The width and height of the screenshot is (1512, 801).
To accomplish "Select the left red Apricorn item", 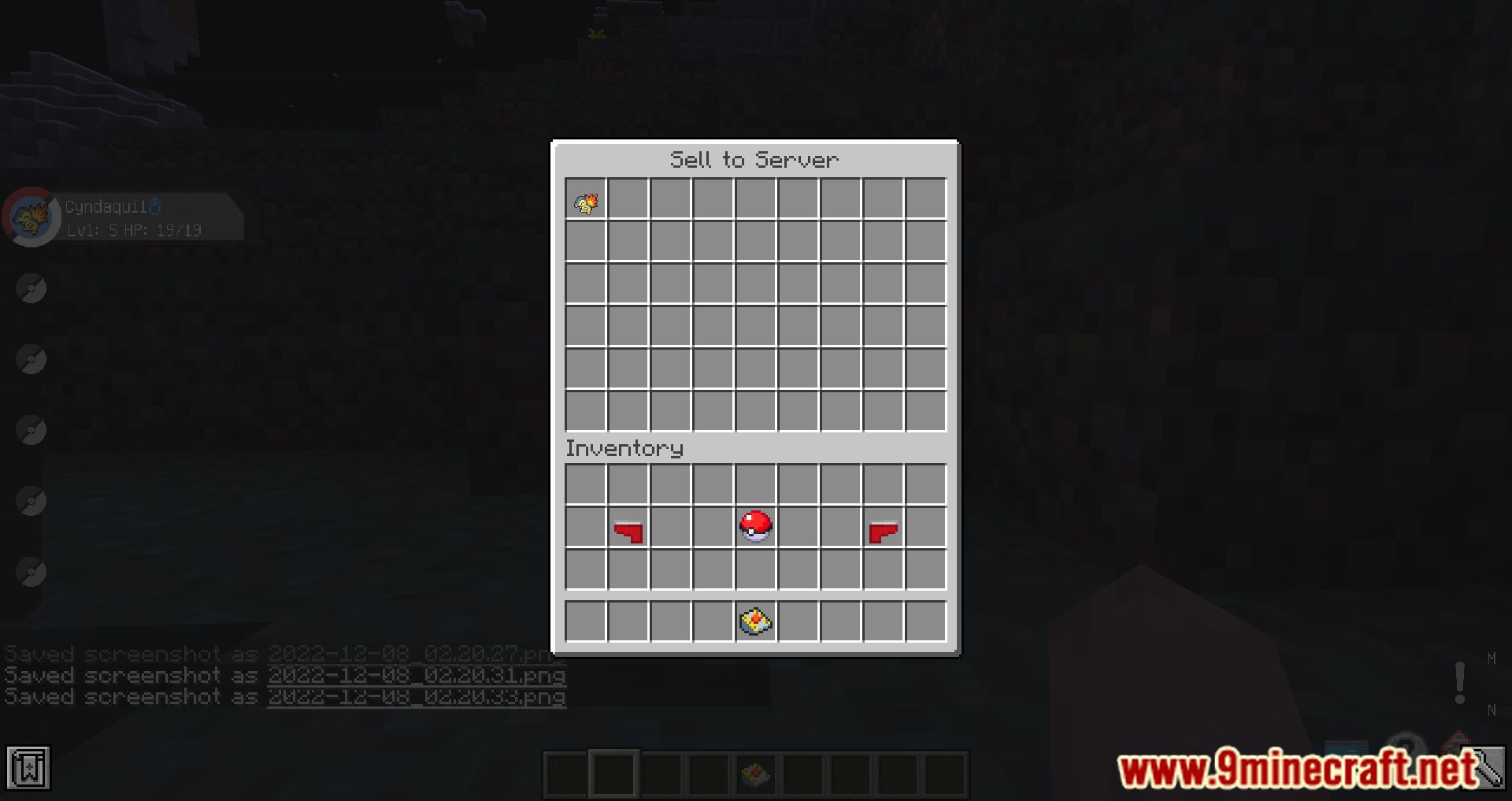I will (628, 532).
